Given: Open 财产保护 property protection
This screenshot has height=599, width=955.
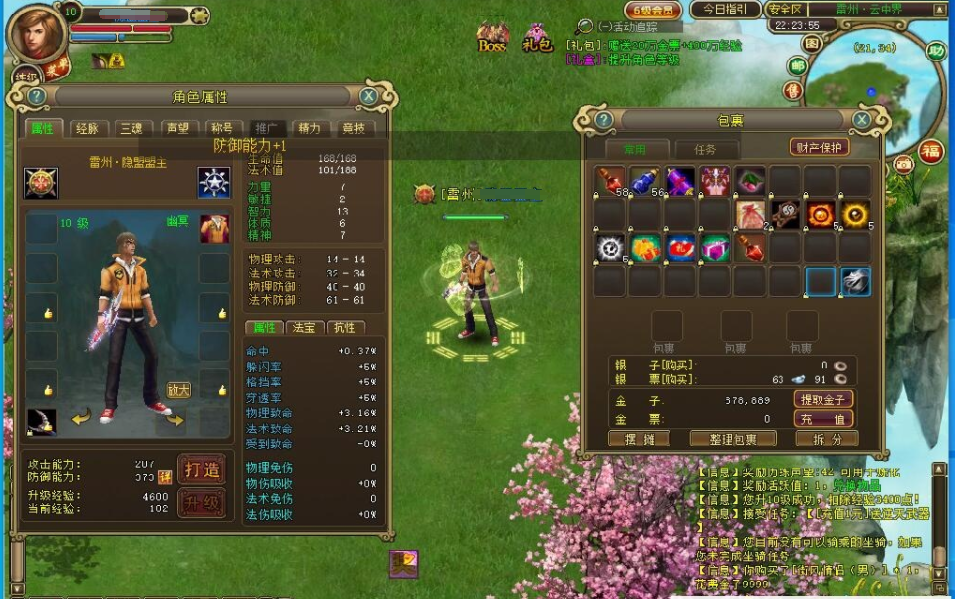Looking at the screenshot, I should tap(819, 147).
